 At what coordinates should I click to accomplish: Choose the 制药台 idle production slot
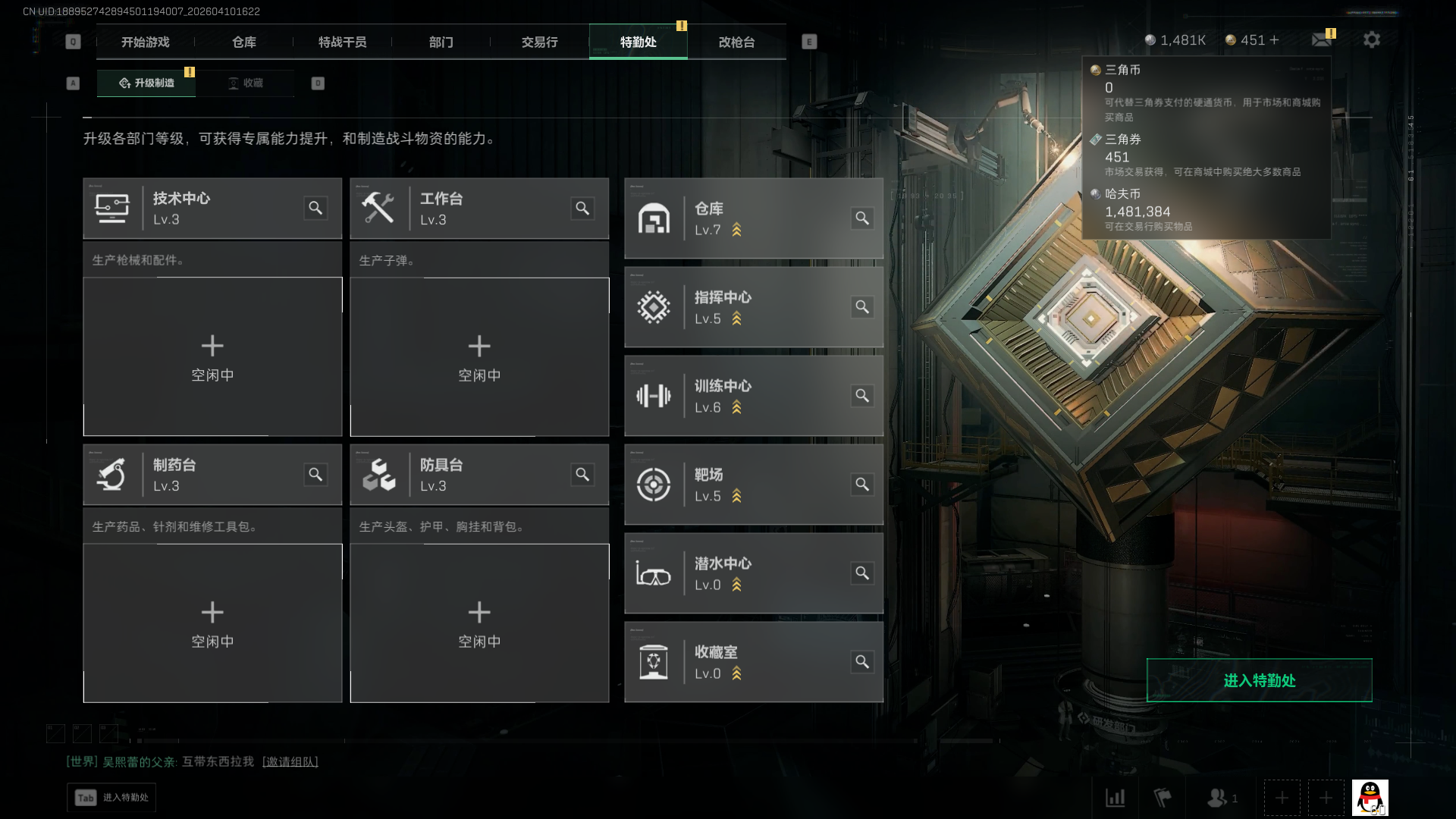(212, 623)
